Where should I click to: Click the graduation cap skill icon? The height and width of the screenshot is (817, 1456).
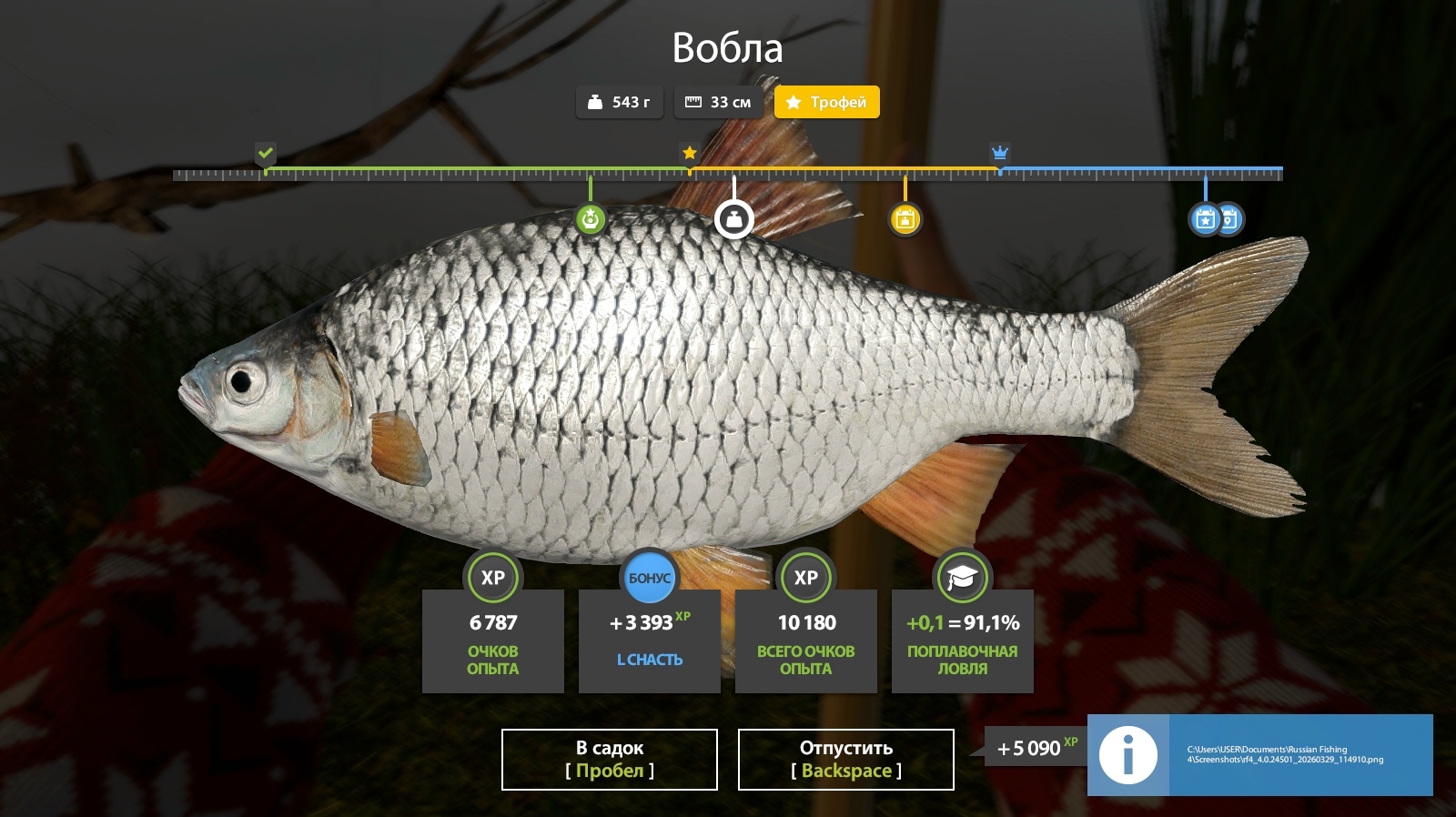coord(962,578)
